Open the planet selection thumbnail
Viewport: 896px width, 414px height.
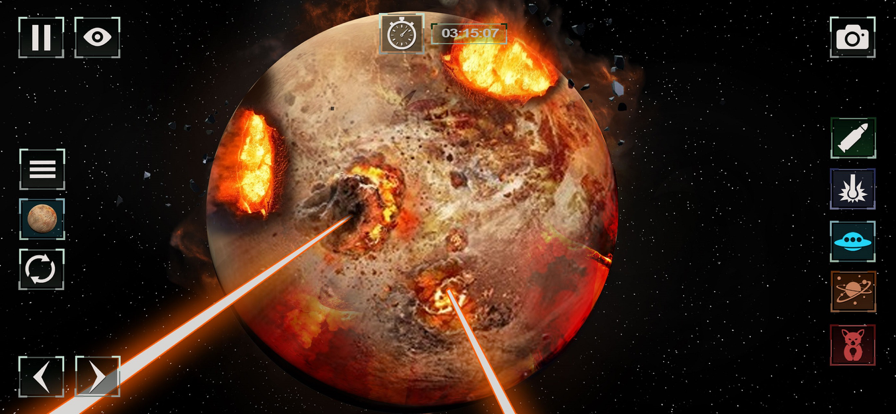click(42, 219)
